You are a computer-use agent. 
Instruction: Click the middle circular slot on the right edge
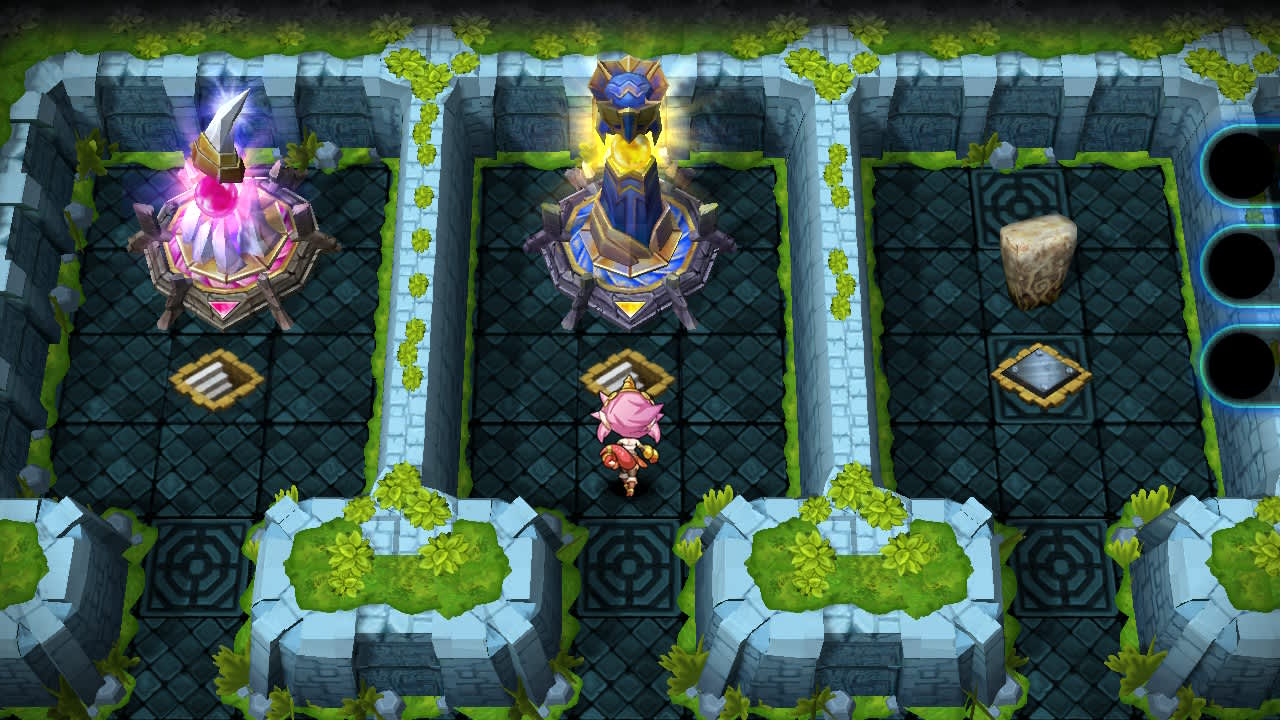(1240, 264)
